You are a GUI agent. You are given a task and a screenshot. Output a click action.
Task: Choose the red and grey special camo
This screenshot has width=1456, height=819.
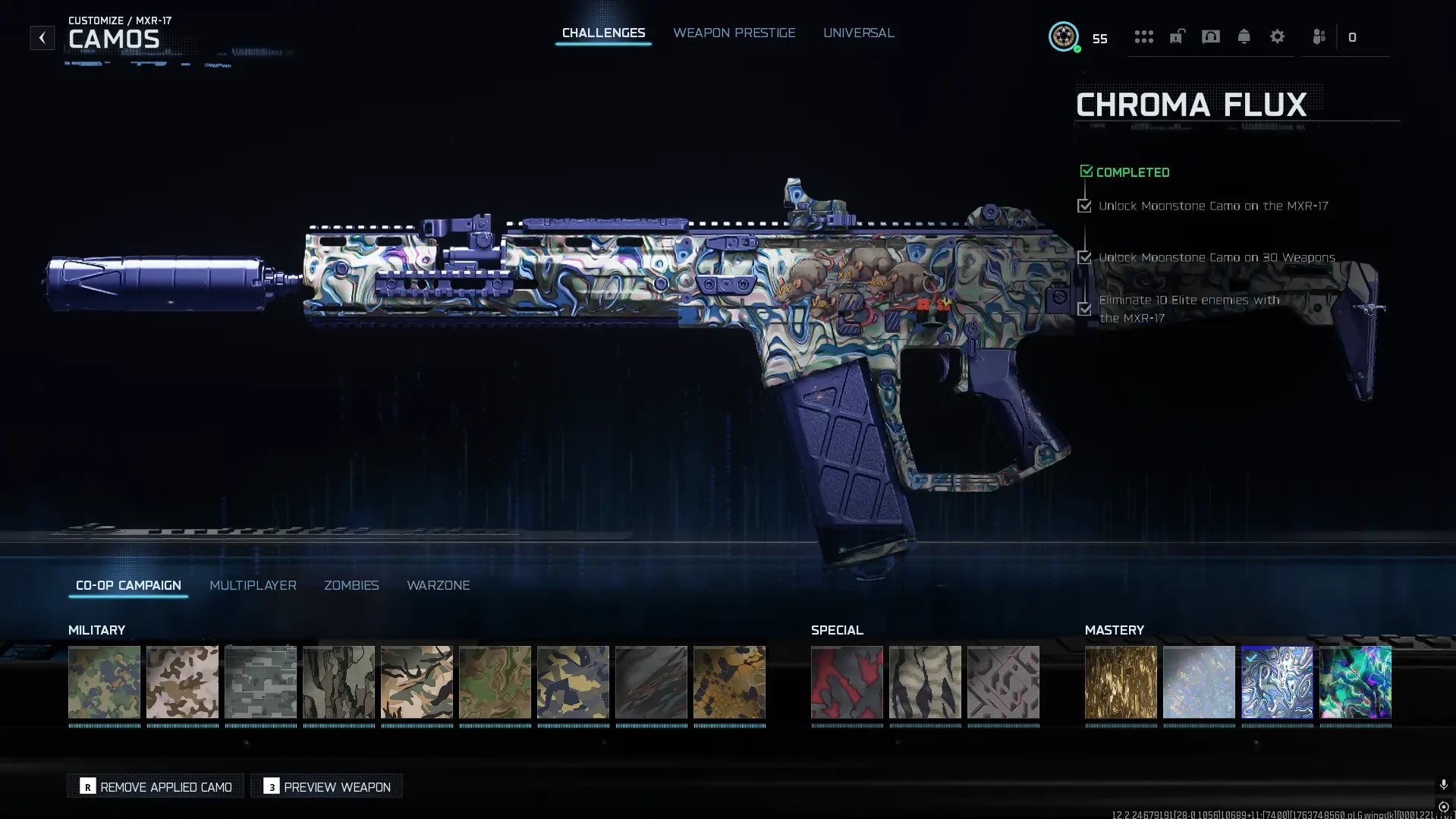[x=847, y=682]
